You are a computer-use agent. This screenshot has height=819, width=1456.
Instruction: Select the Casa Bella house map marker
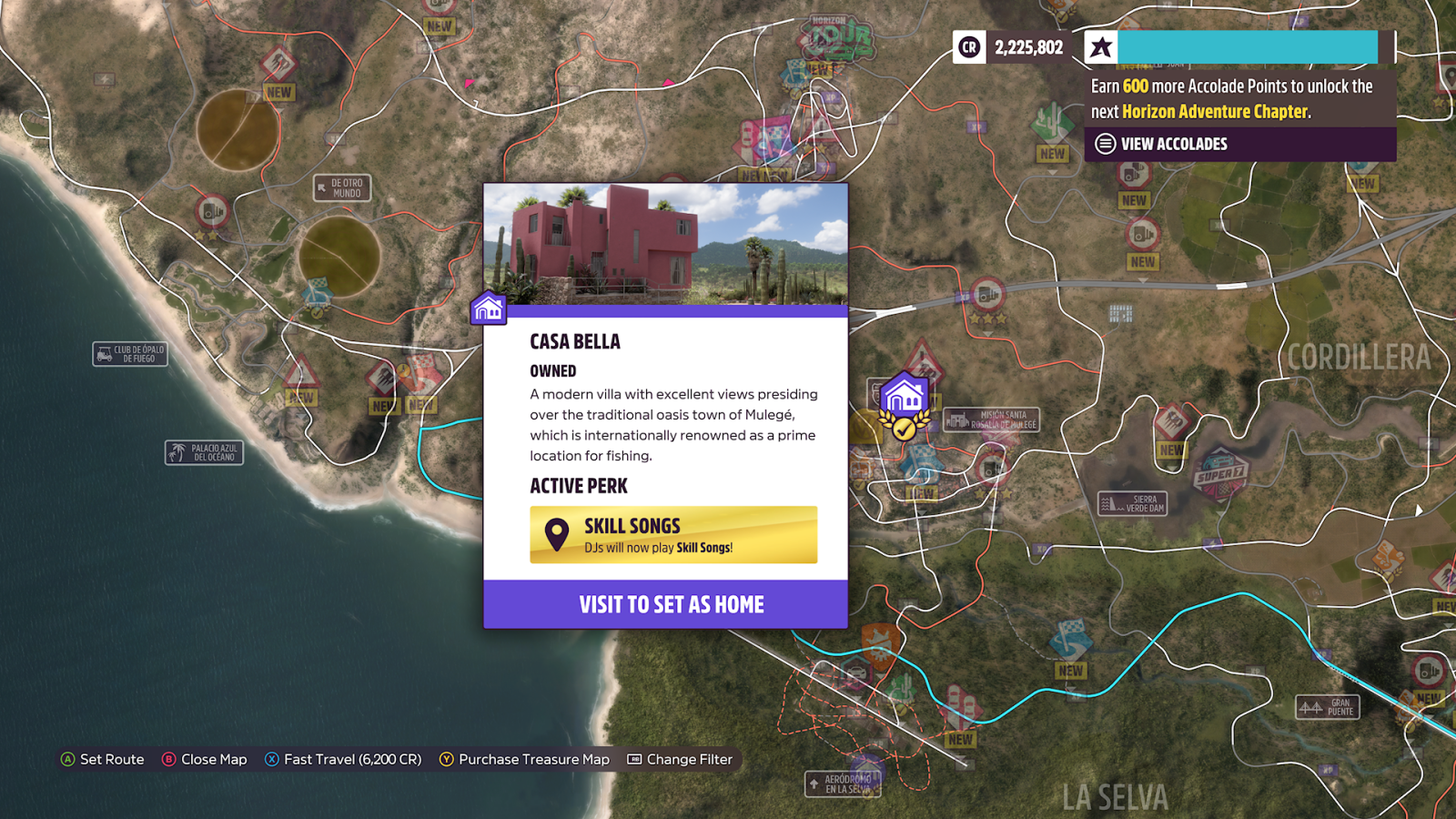point(904,397)
